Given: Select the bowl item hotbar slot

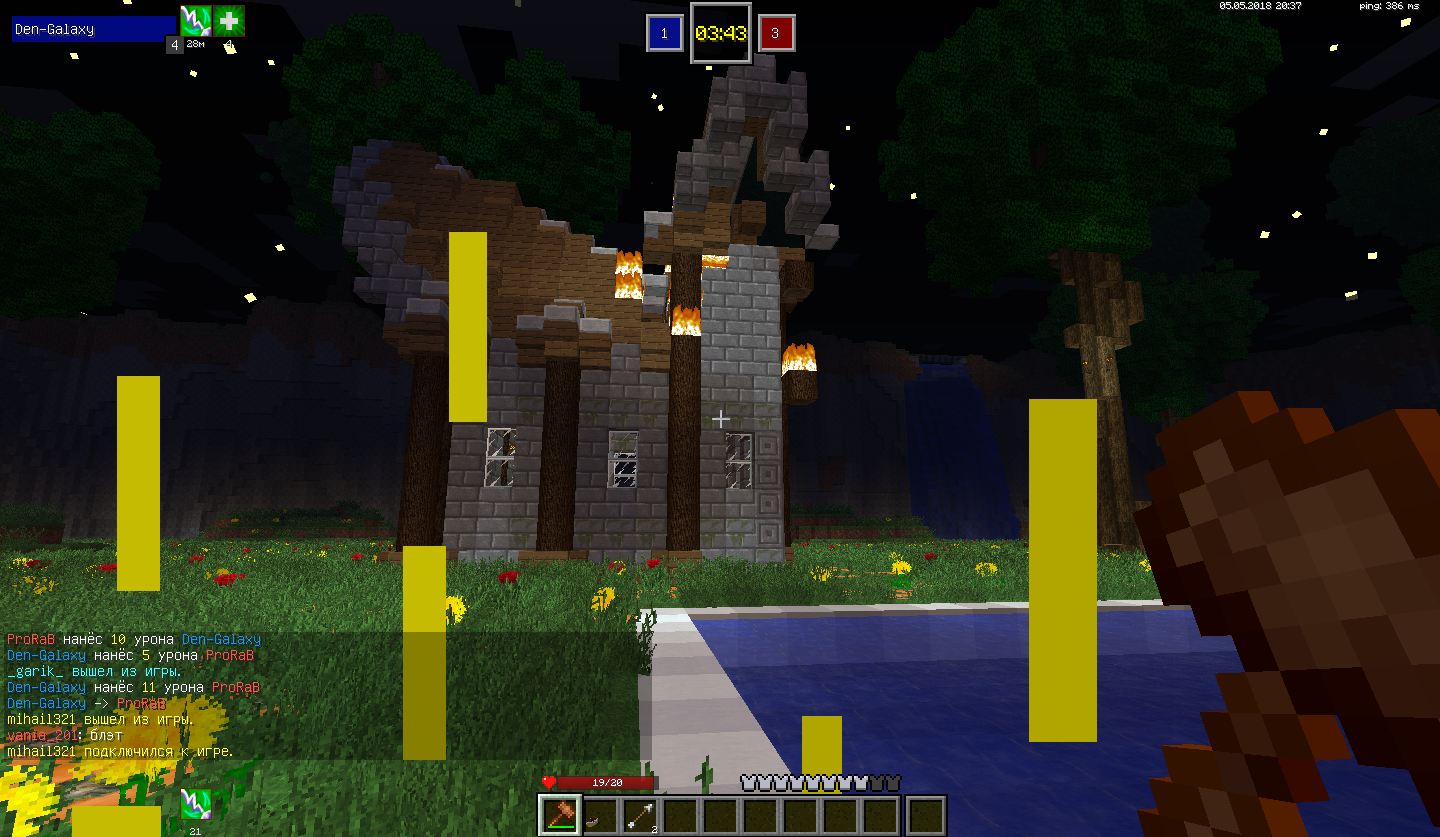Looking at the screenshot, I should (600, 815).
